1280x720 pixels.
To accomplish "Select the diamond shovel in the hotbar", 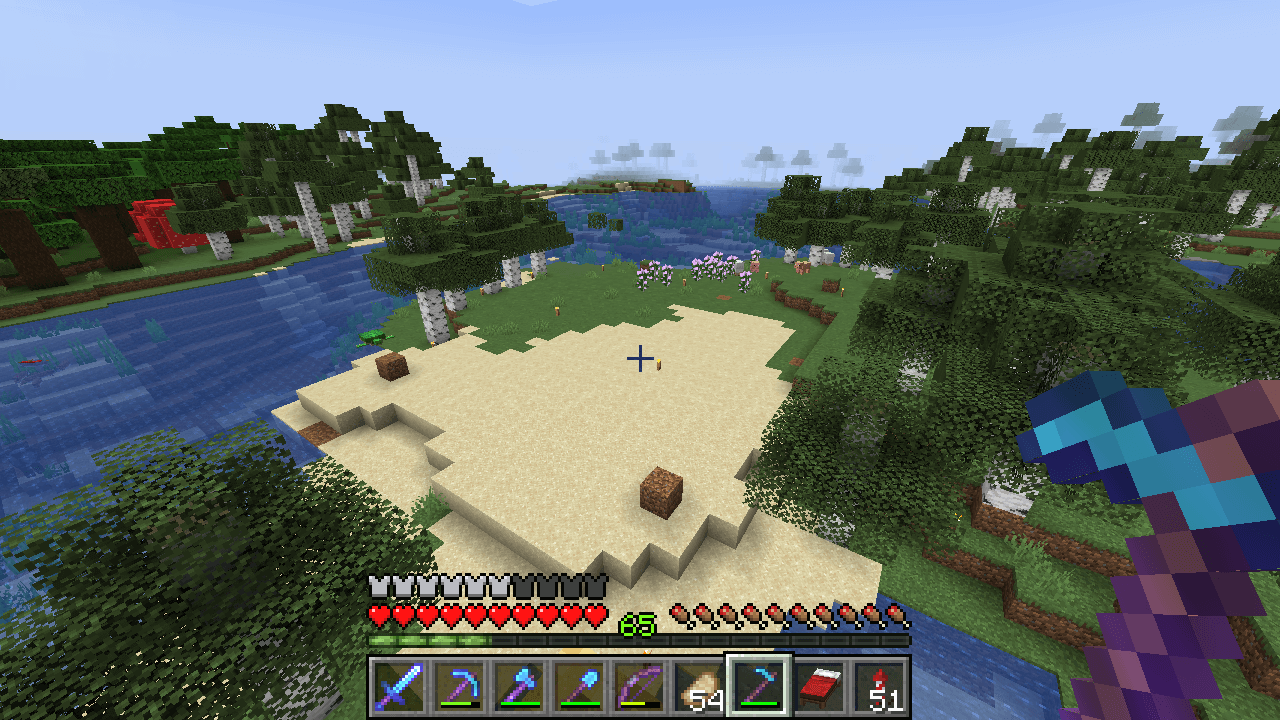I will (579, 685).
